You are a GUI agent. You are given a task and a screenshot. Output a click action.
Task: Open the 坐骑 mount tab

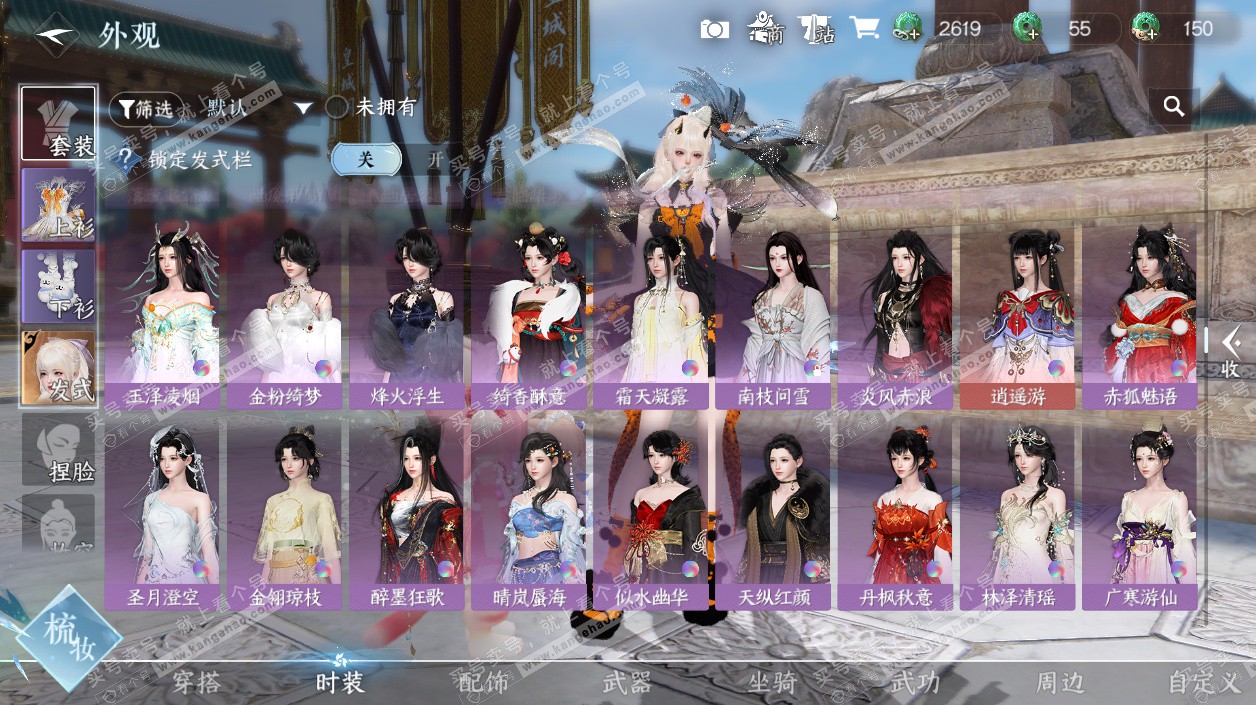pos(772,683)
